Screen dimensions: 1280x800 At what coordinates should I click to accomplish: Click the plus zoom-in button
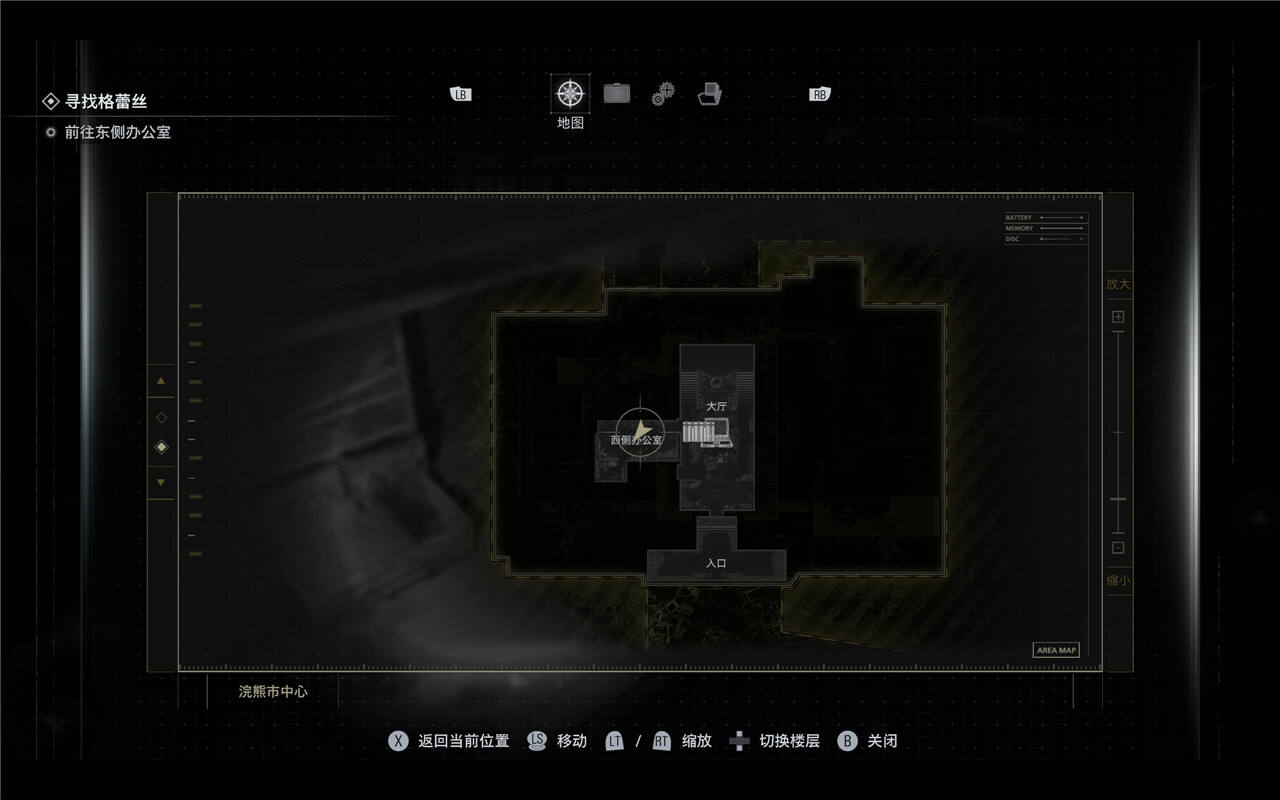1118,317
